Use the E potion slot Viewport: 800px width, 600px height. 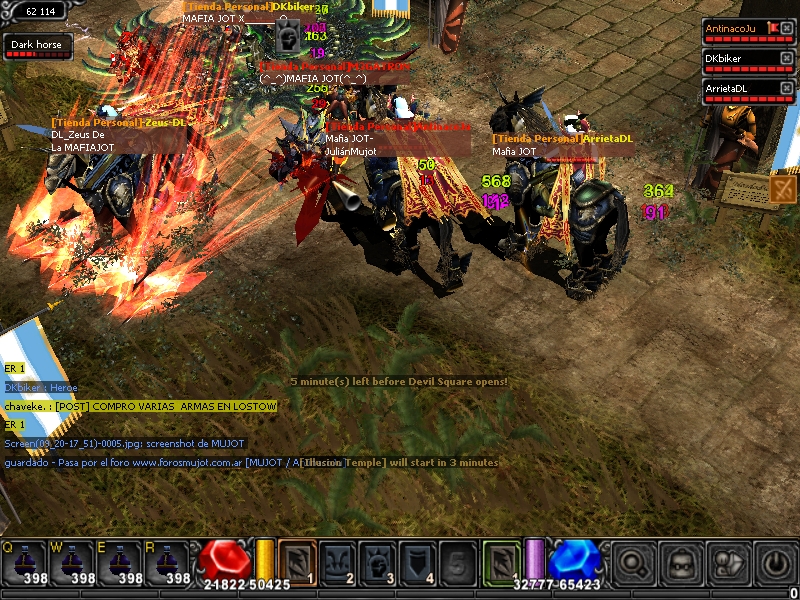(118, 563)
